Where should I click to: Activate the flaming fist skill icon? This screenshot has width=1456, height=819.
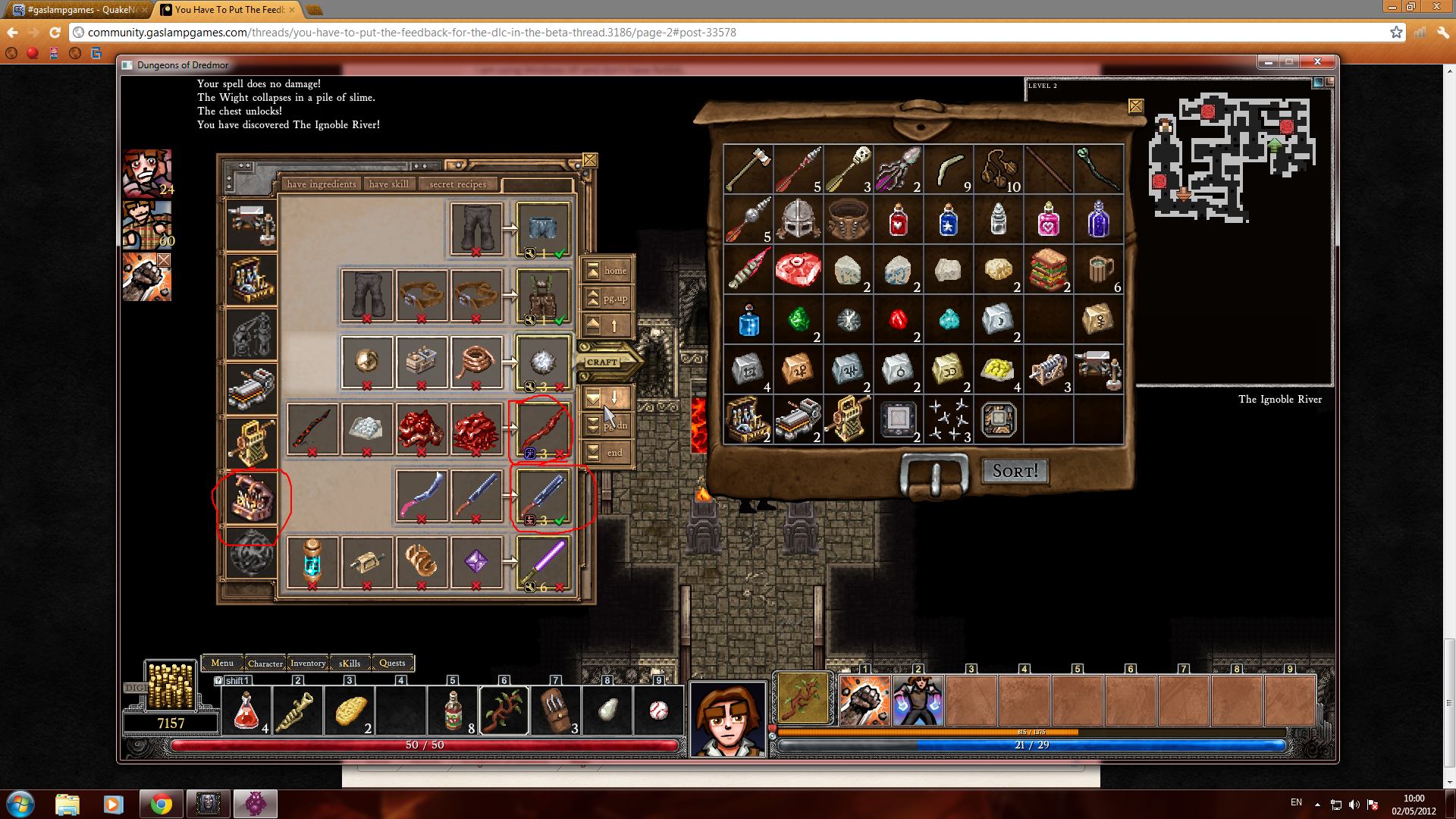(864, 701)
